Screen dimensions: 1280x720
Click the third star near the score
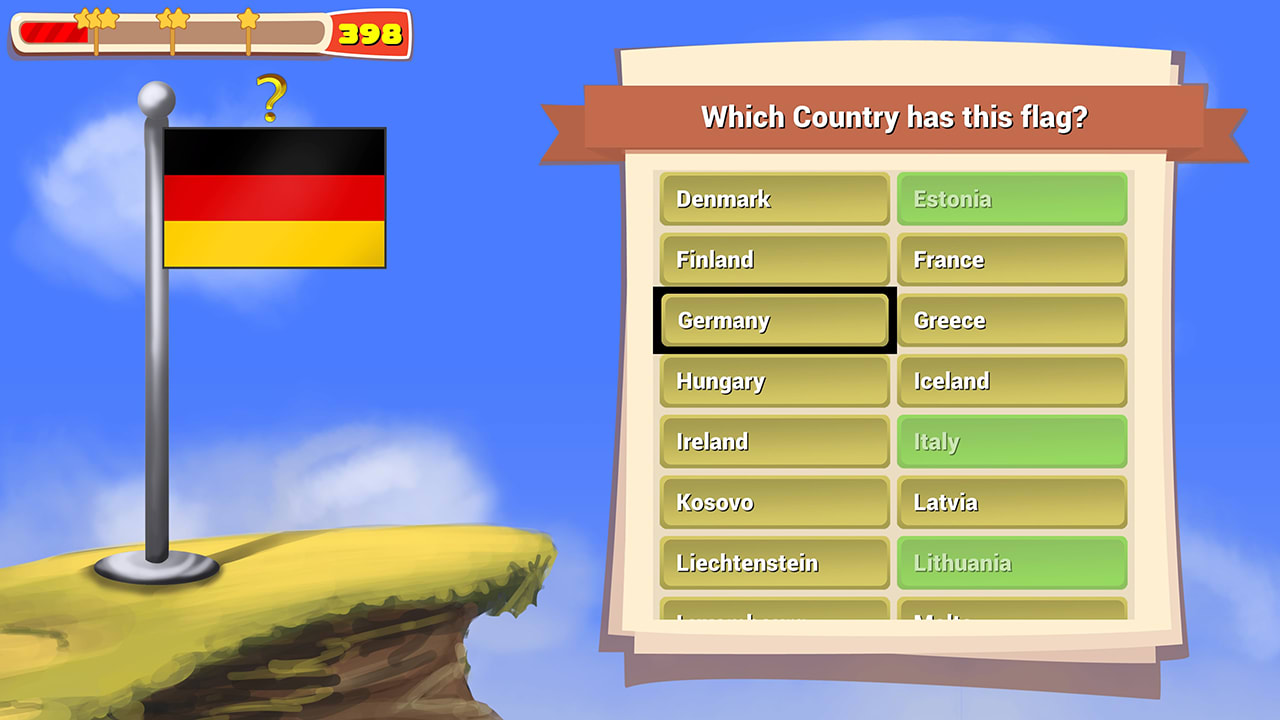click(x=247, y=20)
